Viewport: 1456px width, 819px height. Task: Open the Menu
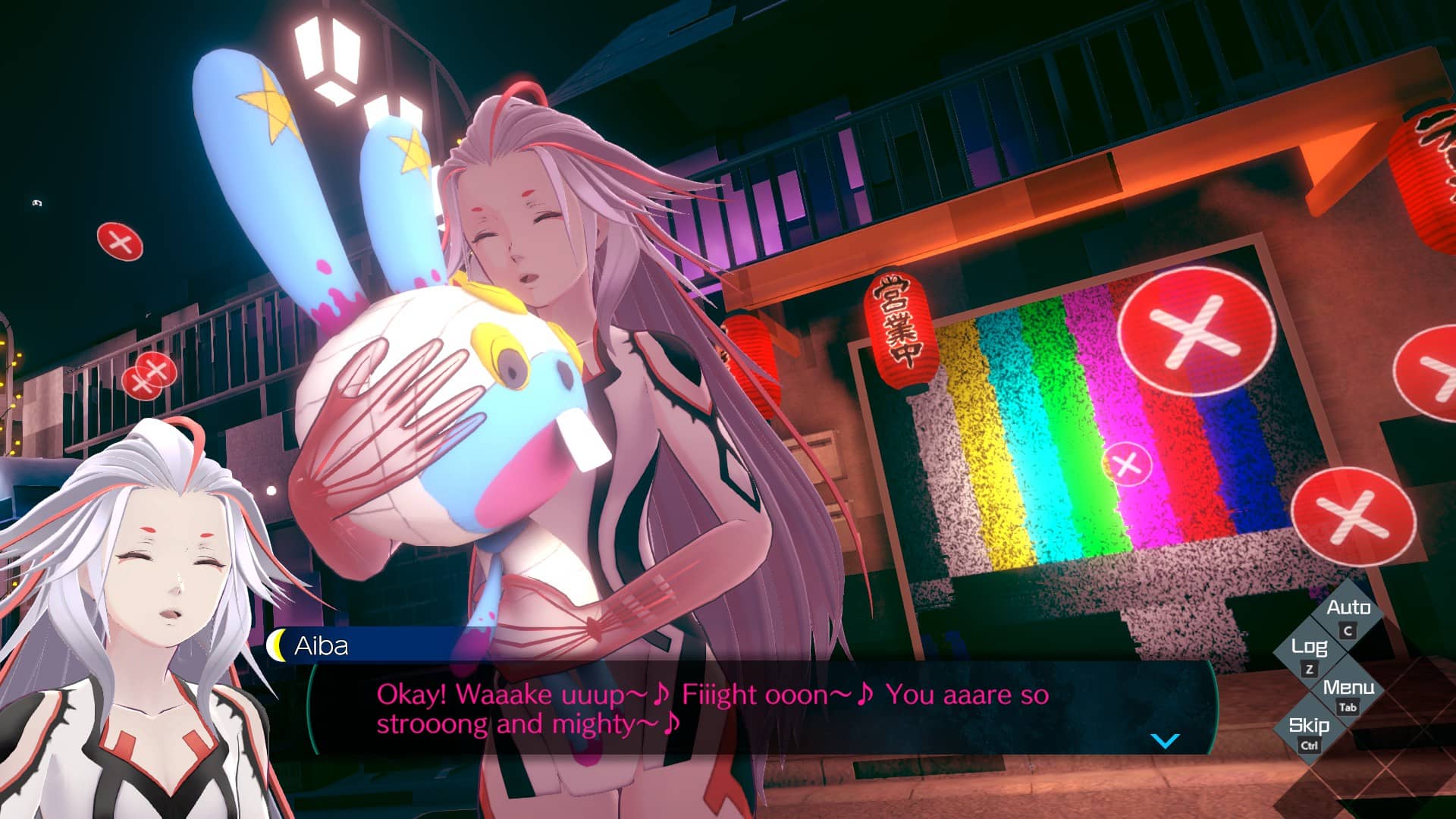1348,694
